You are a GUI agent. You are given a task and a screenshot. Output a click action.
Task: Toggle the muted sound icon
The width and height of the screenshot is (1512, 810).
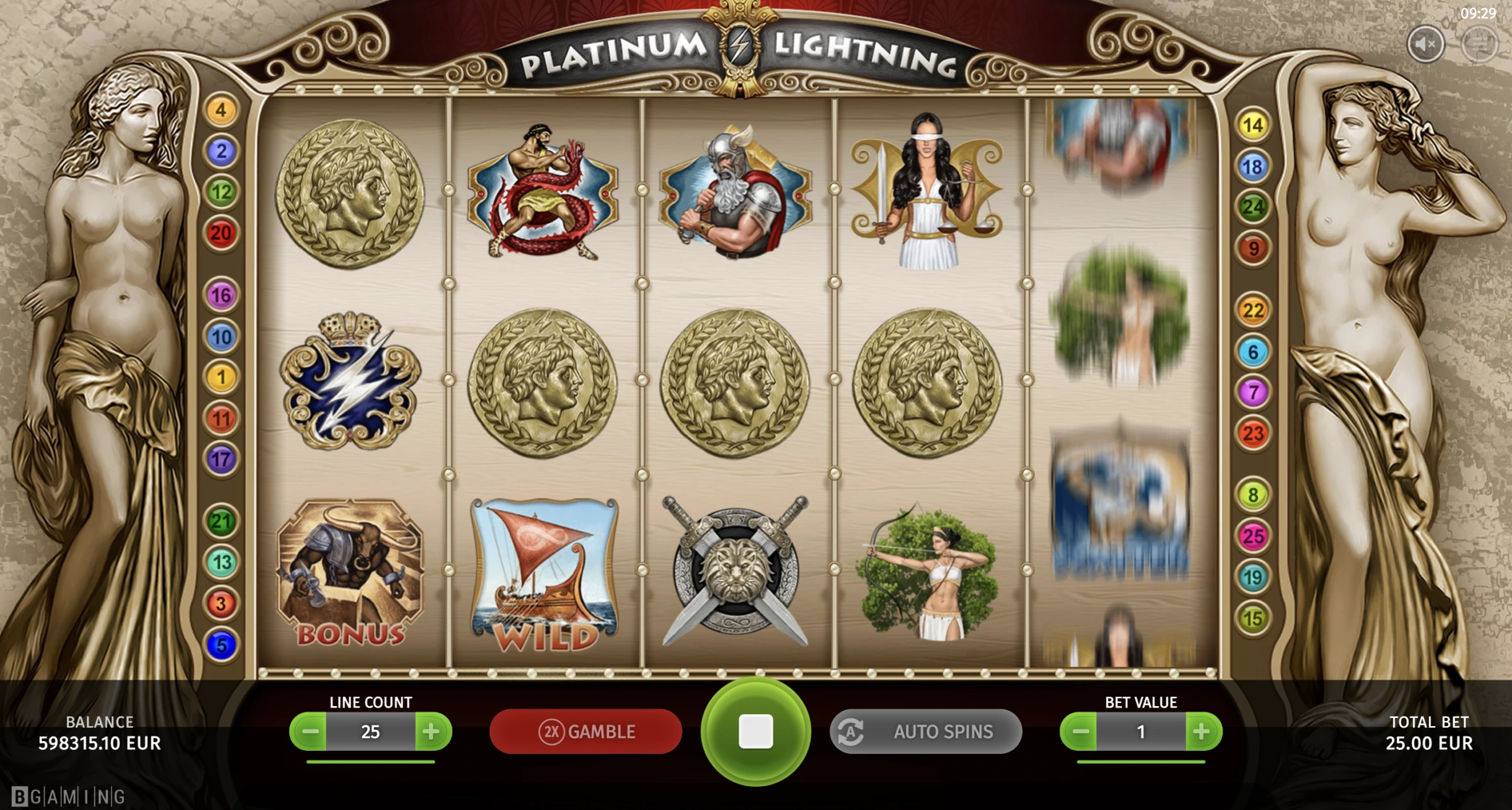coord(1426,44)
